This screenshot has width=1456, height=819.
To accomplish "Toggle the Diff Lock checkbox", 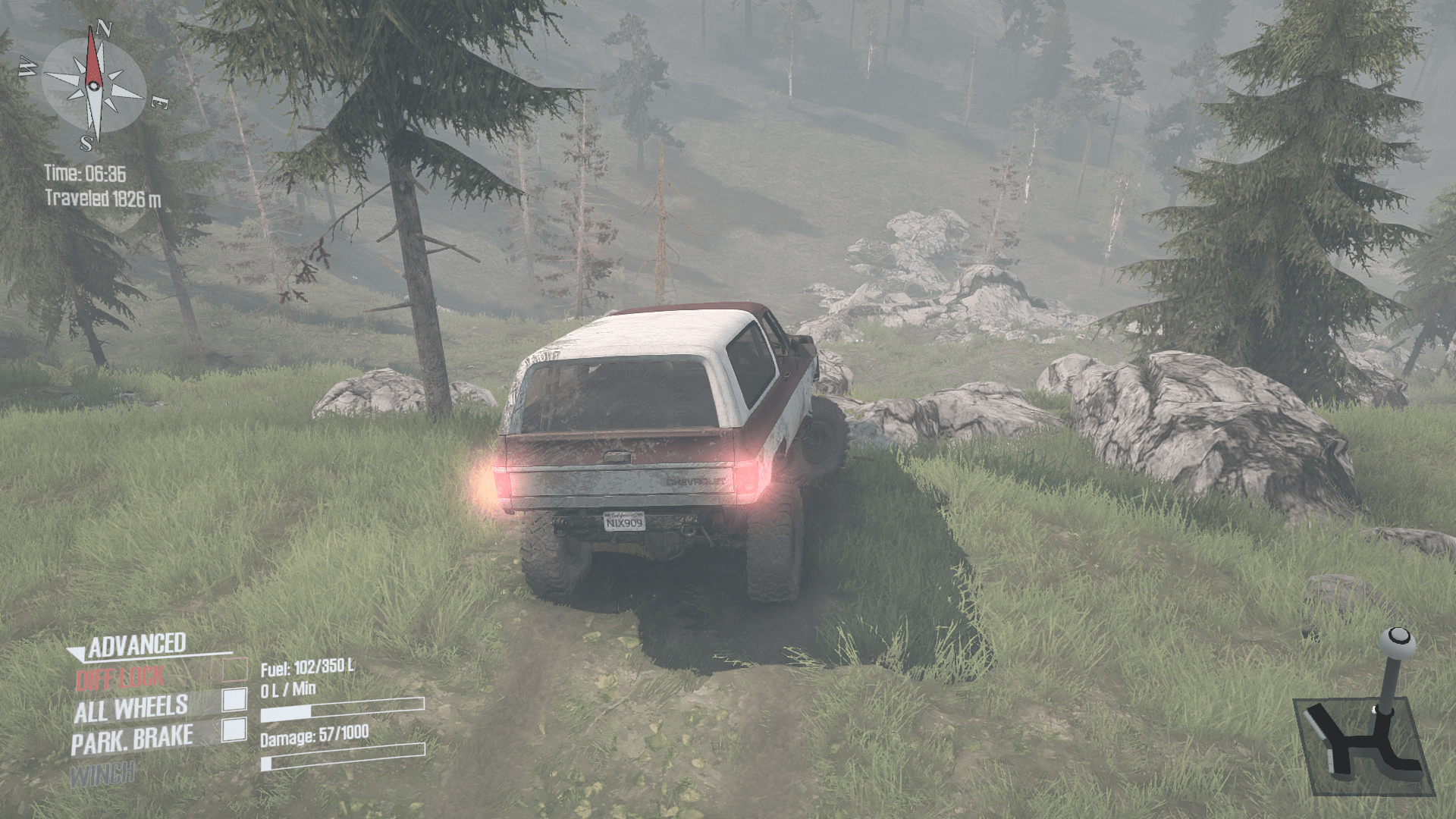I will [235, 670].
